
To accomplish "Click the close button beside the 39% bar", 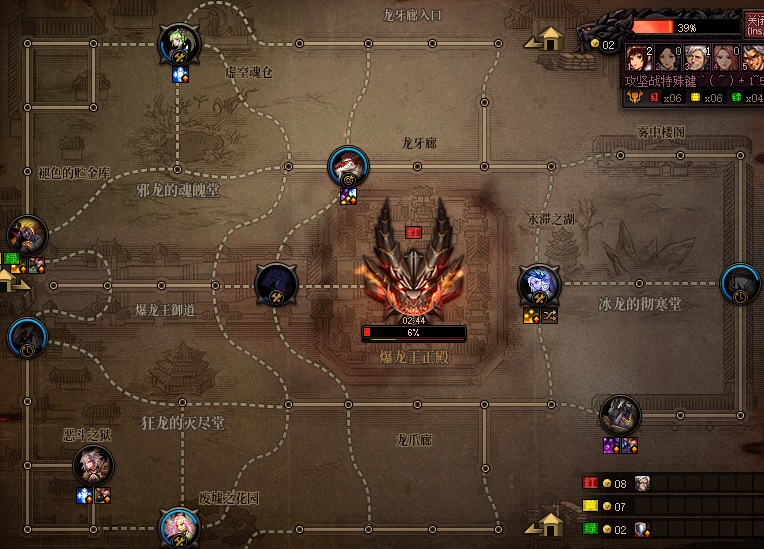I will coord(753,24).
